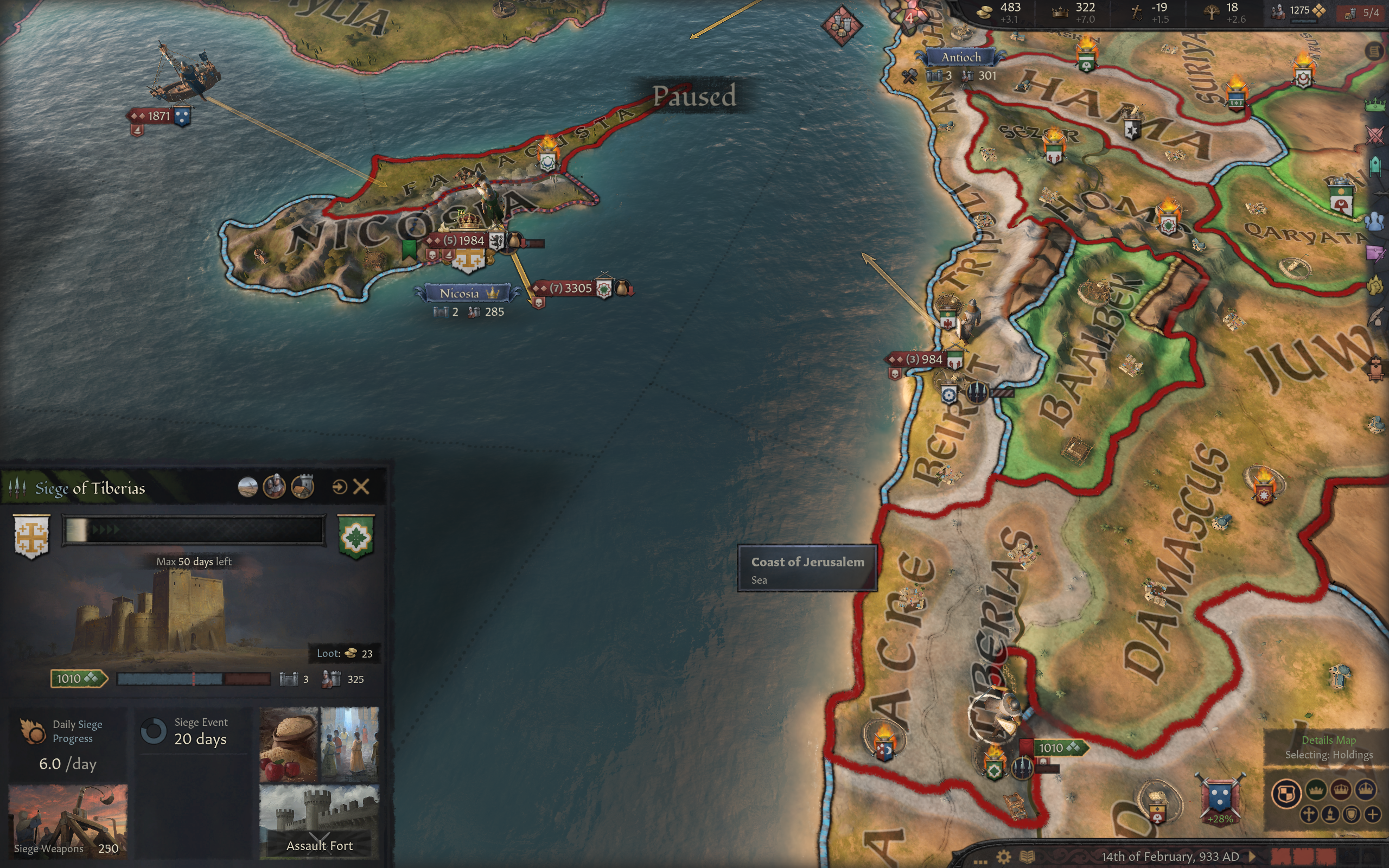Viewport: 1389px width, 868px height.
Task: Open the barren terrain icon in siege header
Action: coord(247,487)
